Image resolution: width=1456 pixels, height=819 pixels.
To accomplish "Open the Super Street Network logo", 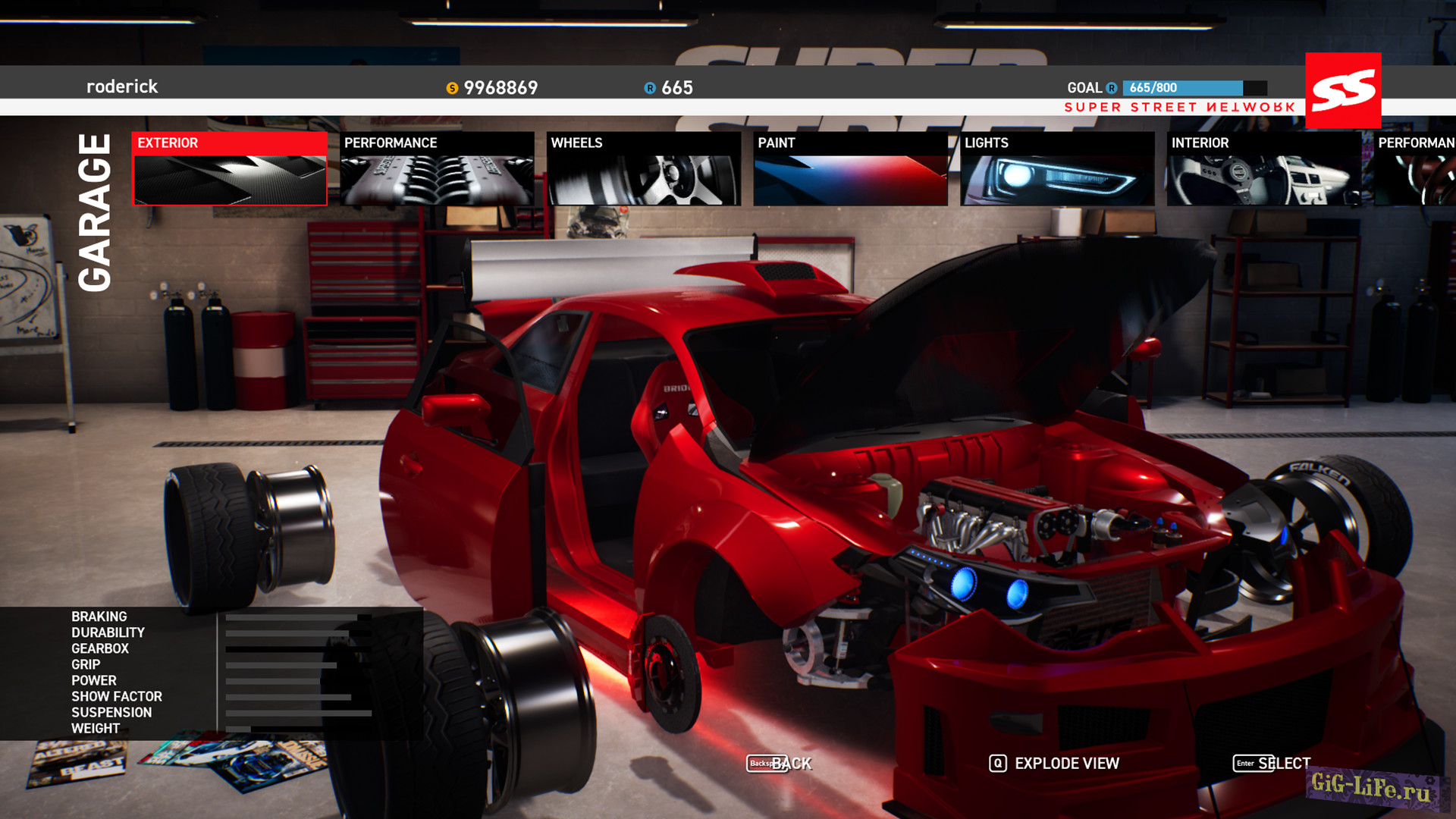I will point(1343,90).
